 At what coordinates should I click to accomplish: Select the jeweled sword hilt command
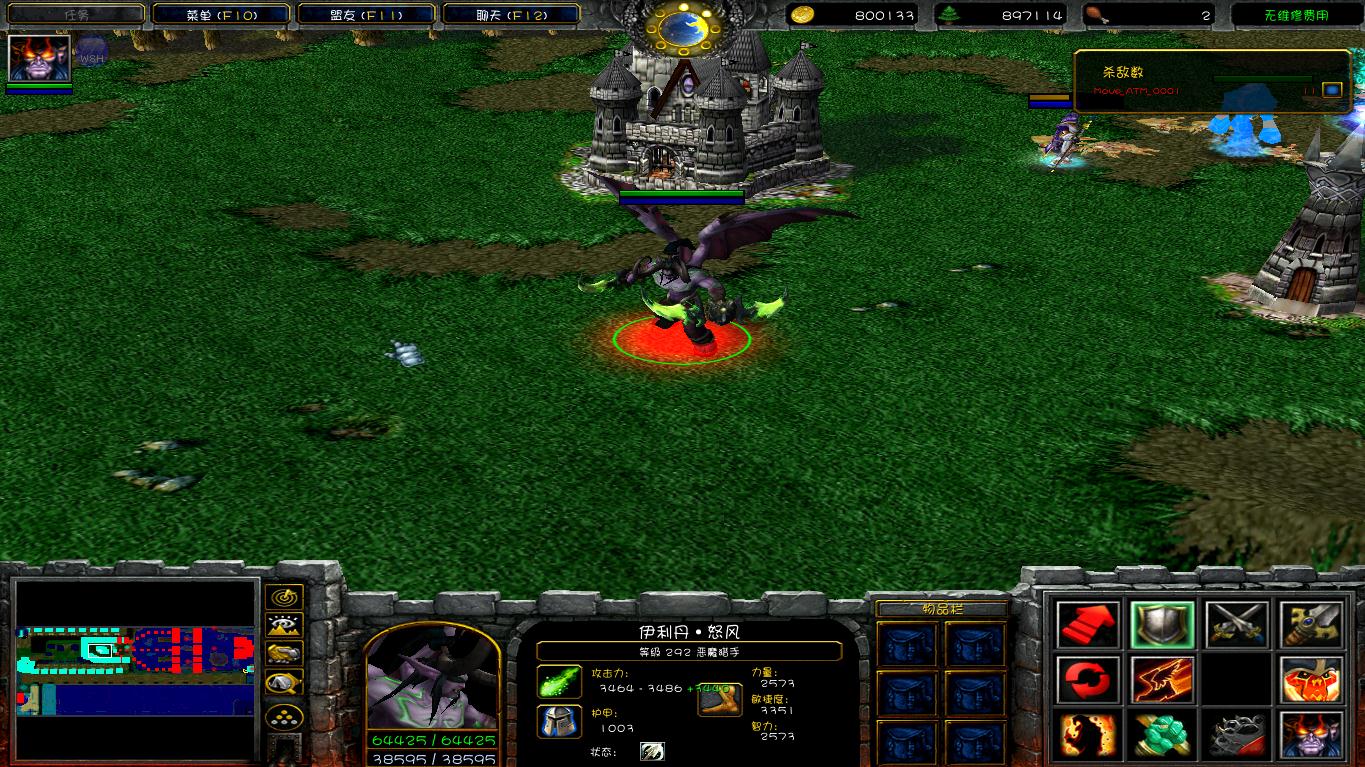pyautogui.click(x=1311, y=624)
